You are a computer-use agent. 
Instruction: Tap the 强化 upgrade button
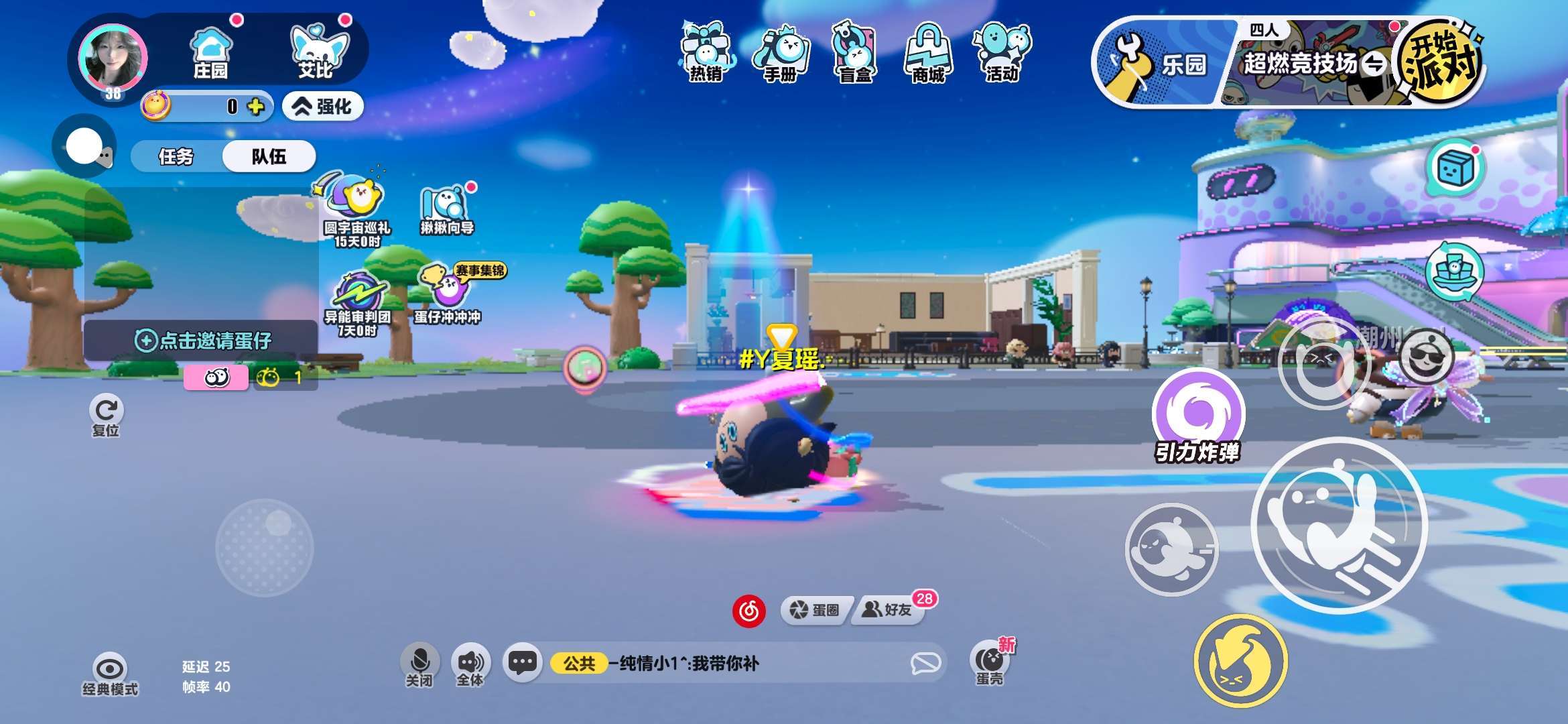click(324, 107)
